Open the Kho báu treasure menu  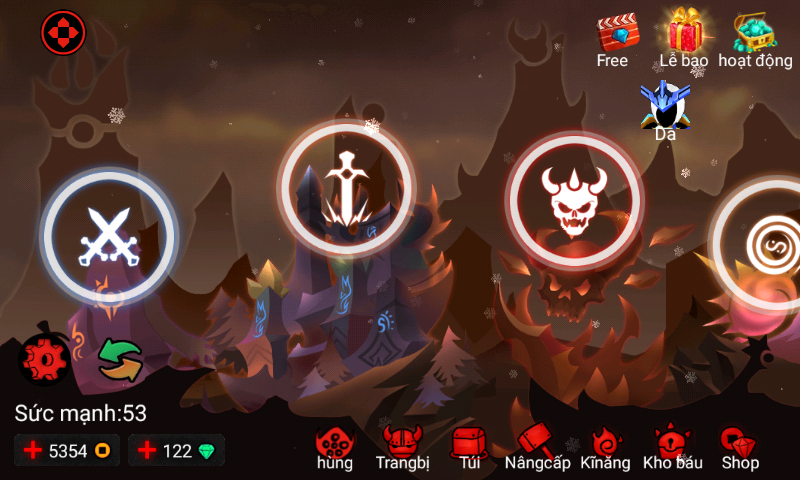point(673,447)
